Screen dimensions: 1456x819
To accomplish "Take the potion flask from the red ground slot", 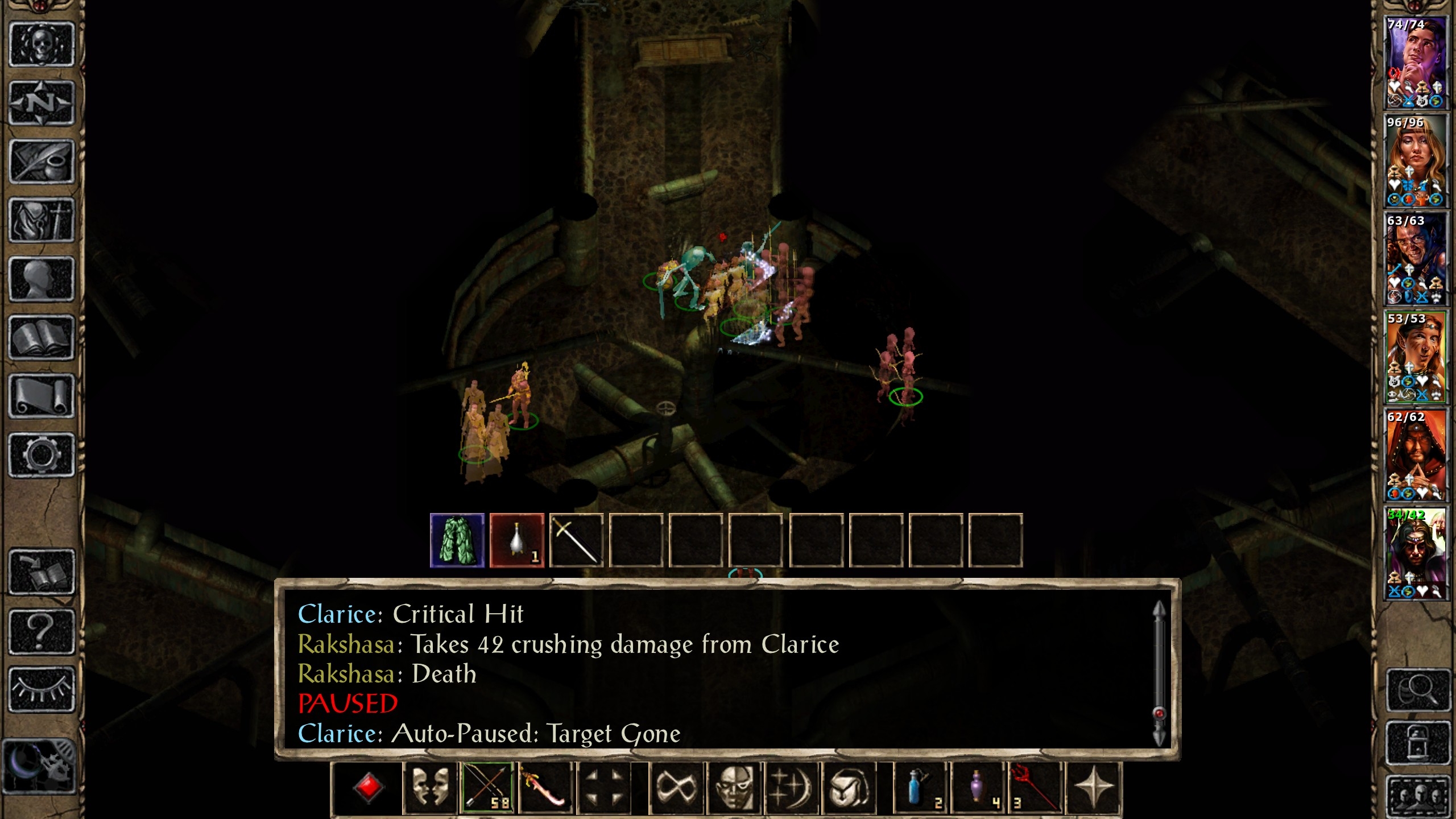I will tap(517, 540).
